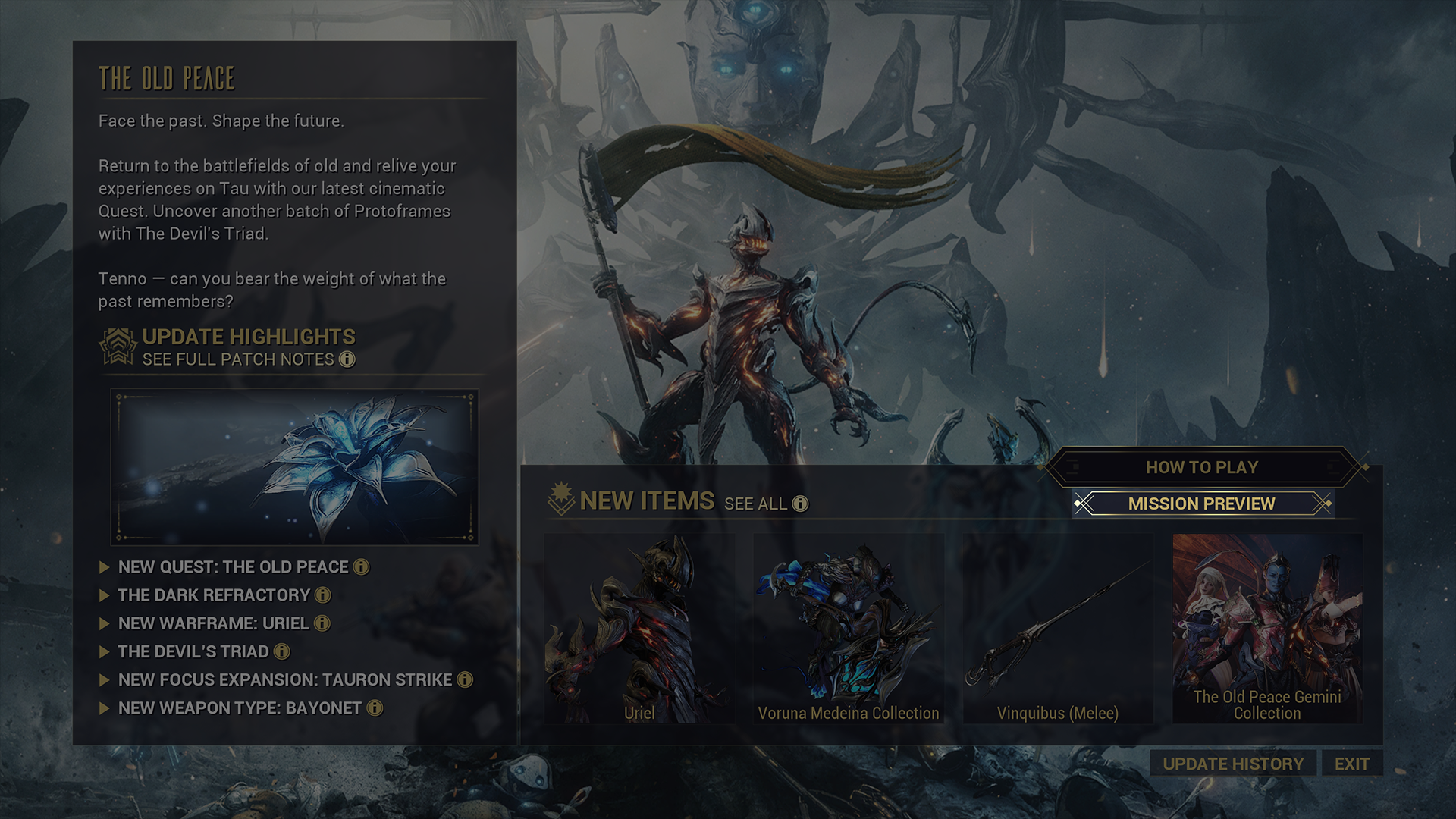Select the Uriel warframe thumbnail
This screenshot has width=1456, height=819.
click(639, 628)
